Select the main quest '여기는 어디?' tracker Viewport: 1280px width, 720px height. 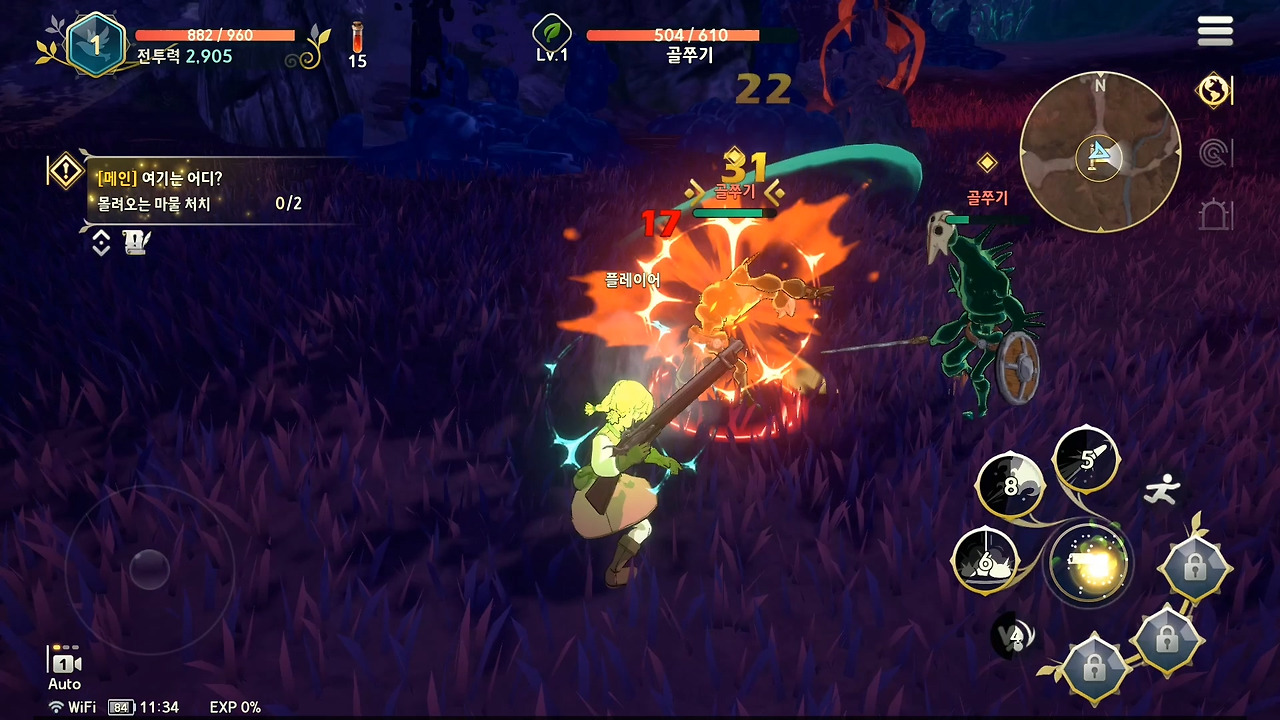(200, 191)
